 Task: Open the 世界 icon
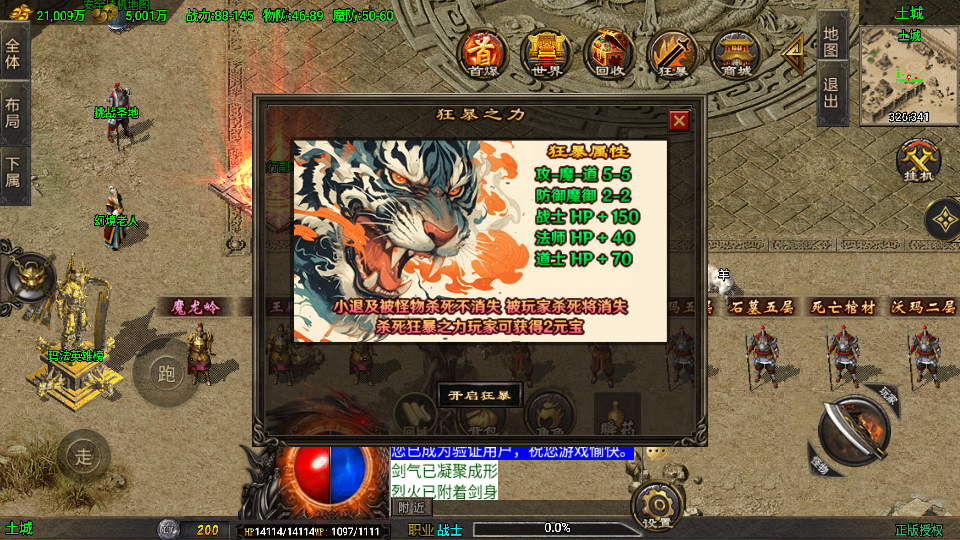[546, 54]
